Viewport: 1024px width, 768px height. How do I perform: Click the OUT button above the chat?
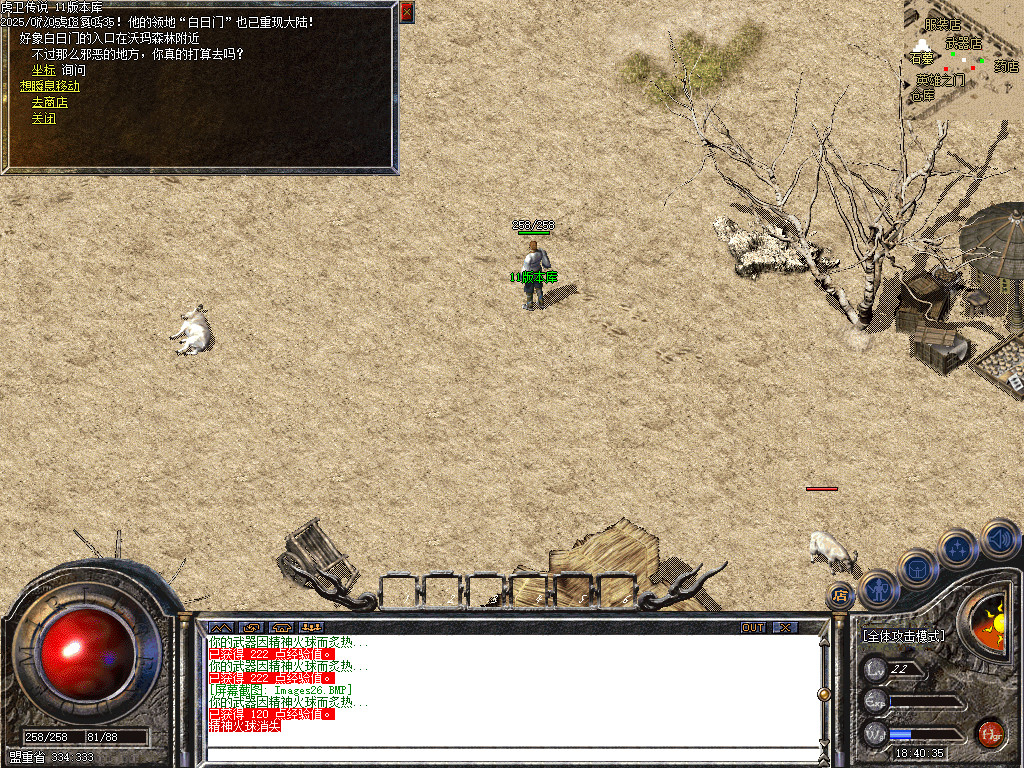tap(752, 627)
